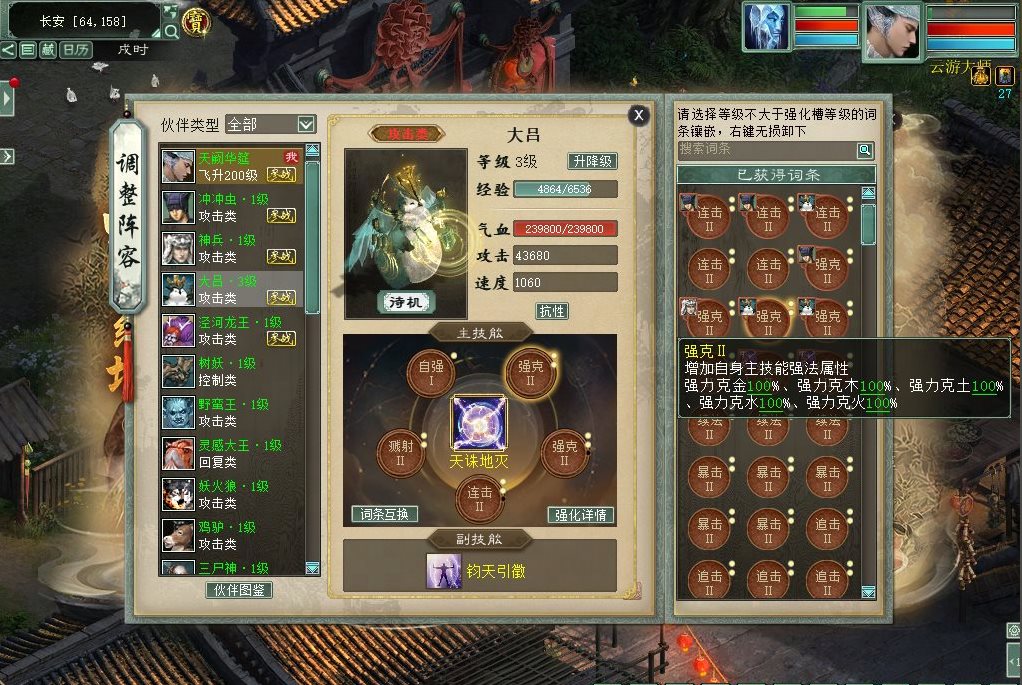This screenshot has width=1022, height=685.
Task: Select the 溅射 II skill slot
Action: pos(399,453)
